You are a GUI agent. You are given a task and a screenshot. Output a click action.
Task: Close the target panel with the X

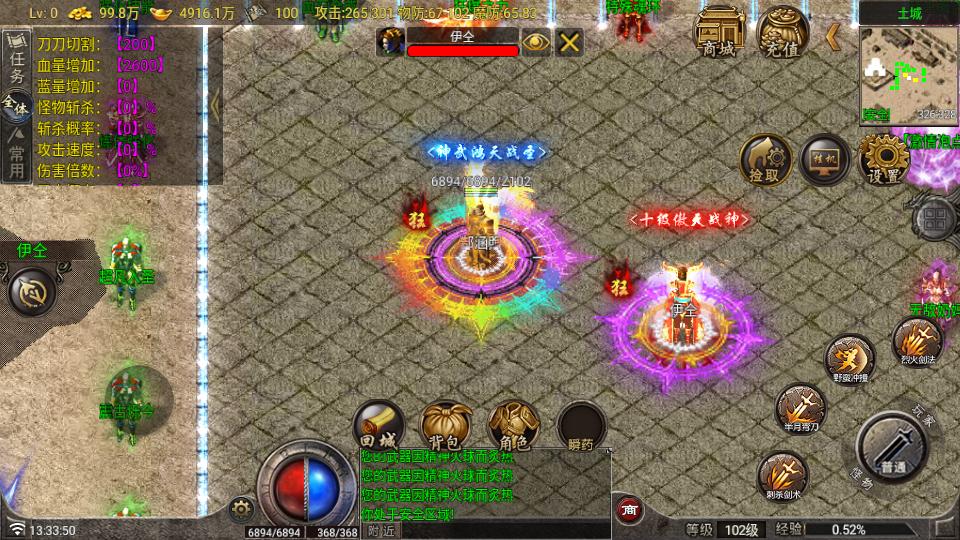coord(569,42)
